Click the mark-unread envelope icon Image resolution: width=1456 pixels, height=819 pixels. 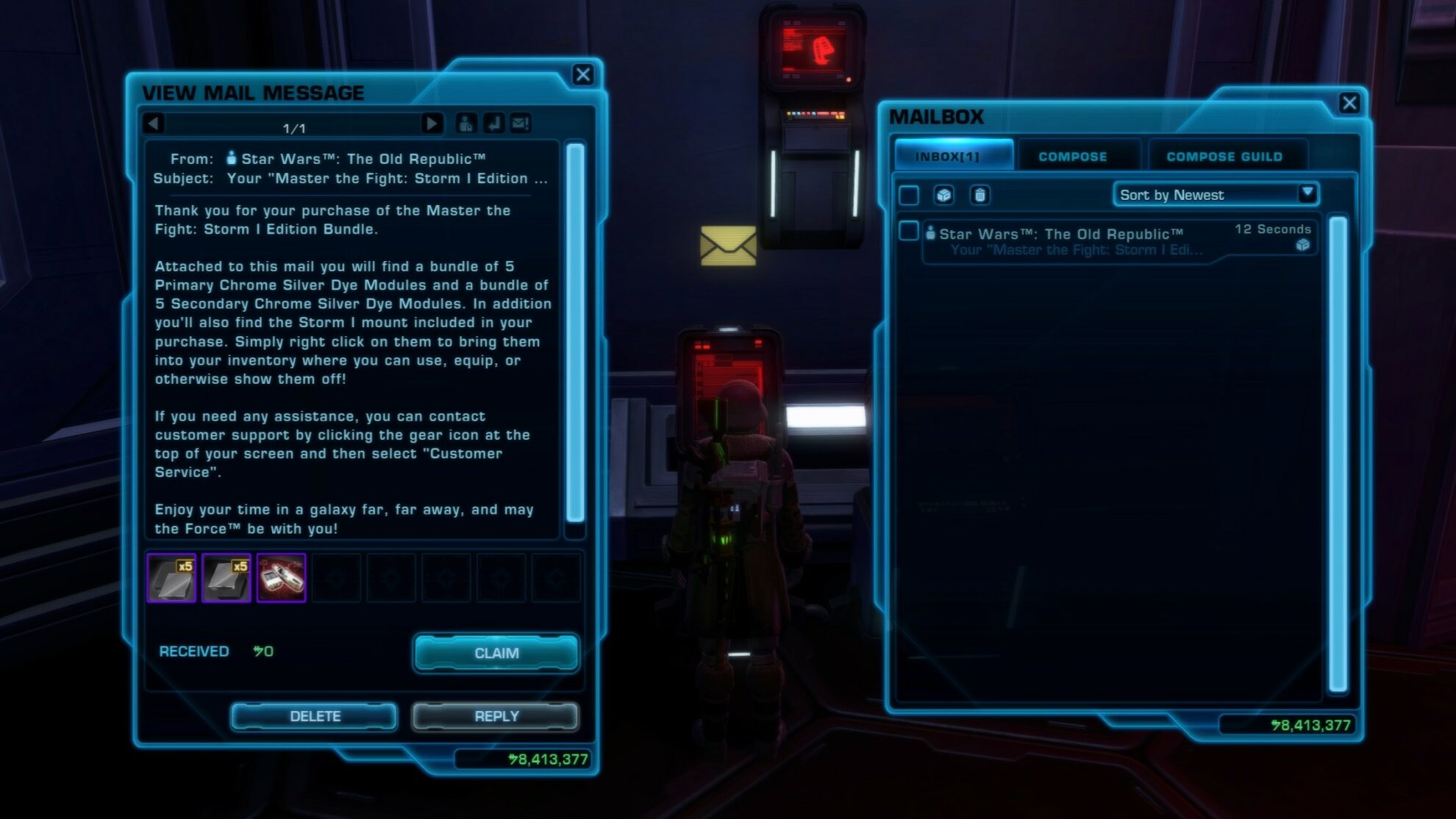pyautogui.click(x=521, y=125)
